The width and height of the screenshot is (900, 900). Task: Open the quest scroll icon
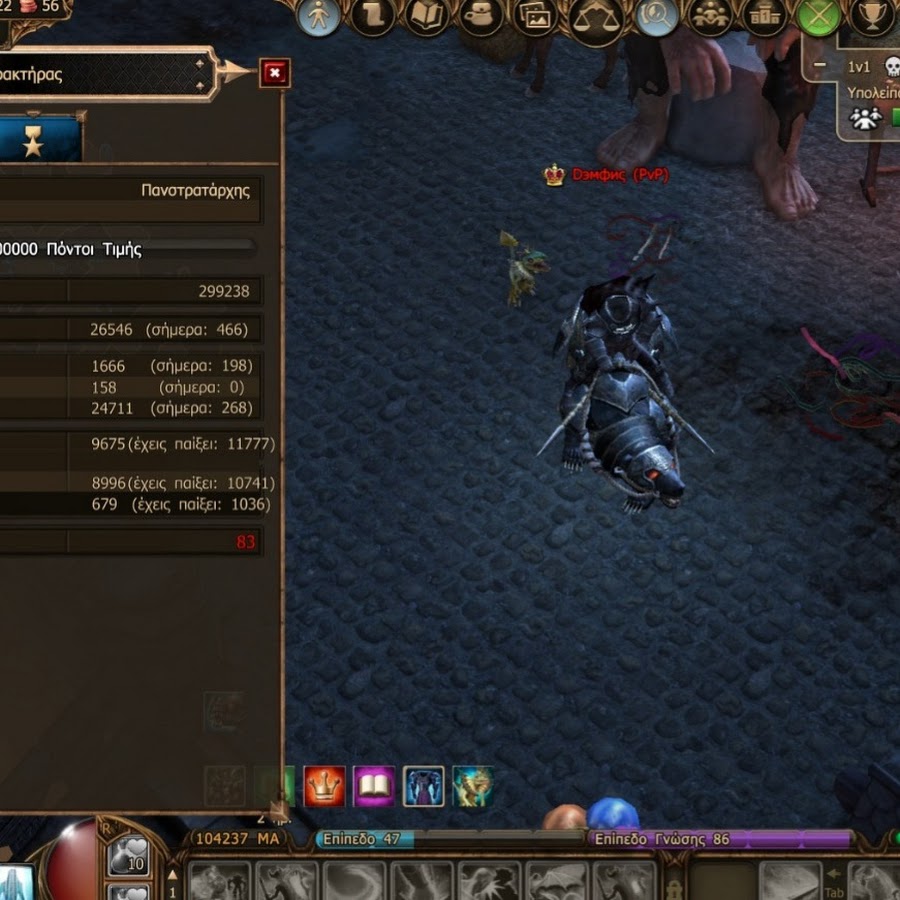[373, 17]
